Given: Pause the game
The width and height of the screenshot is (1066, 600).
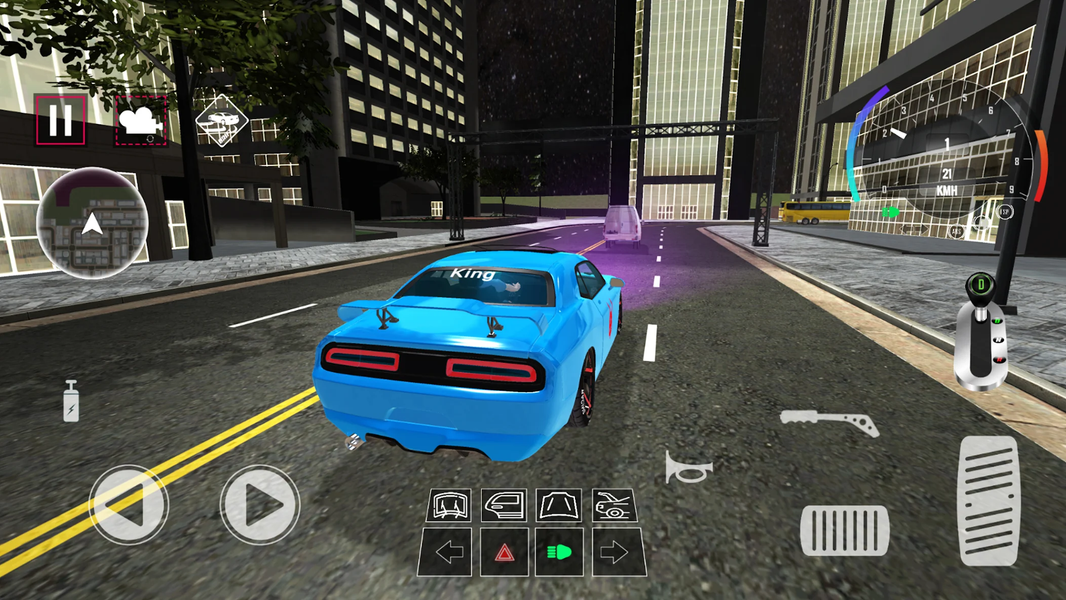Looking at the screenshot, I should [x=60, y=121].
